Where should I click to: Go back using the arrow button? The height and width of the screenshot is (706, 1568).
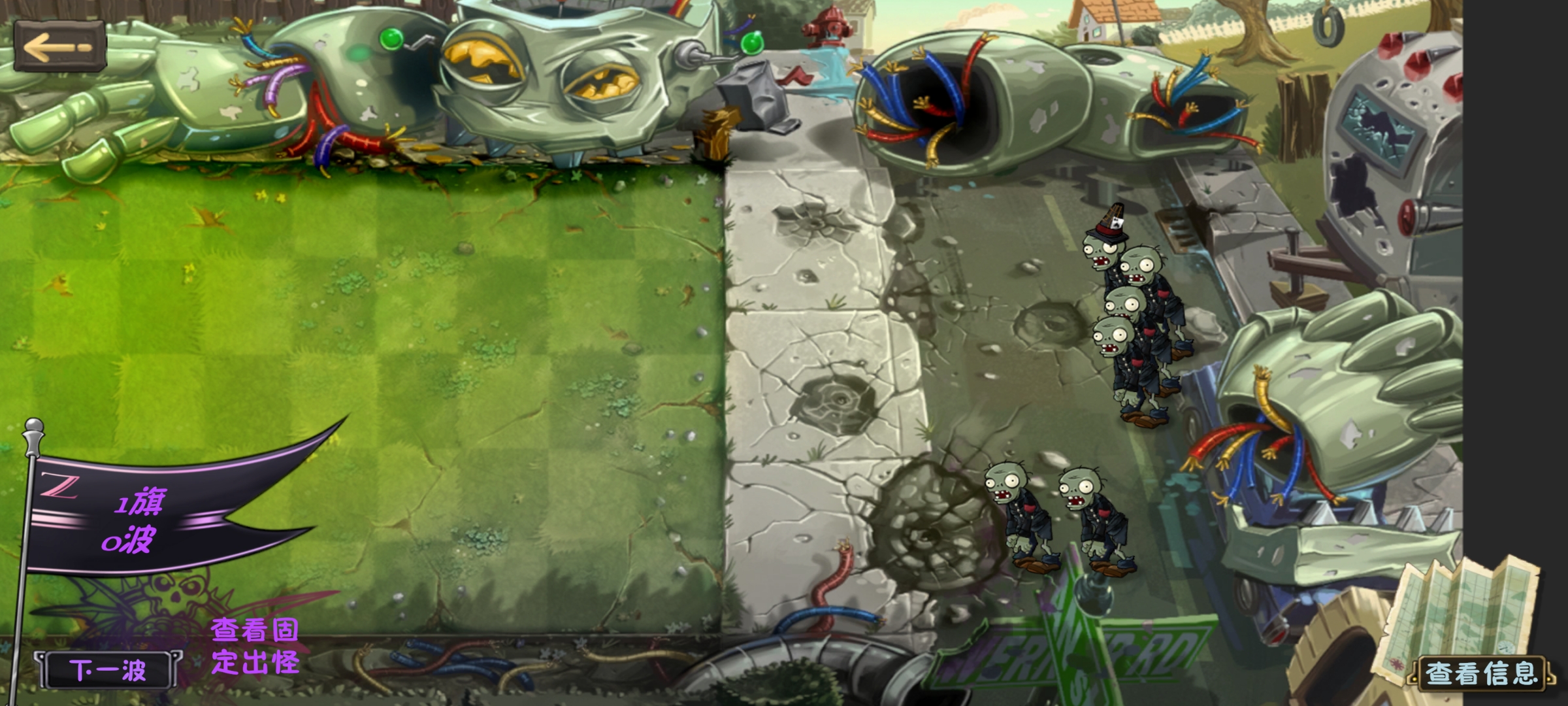pyautogui.click(x=59, y=46)
